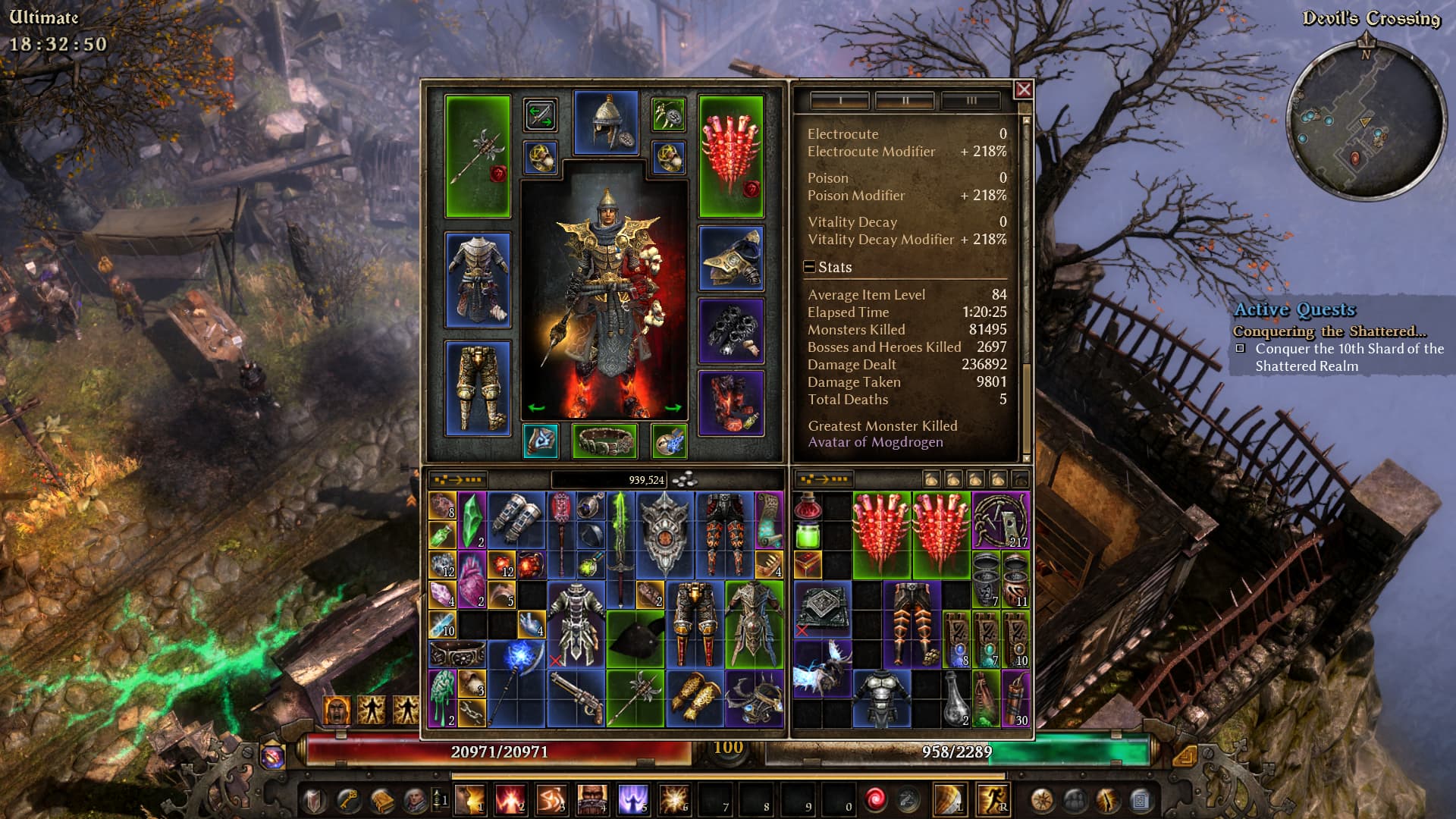Select the red health potion in bag
The image size is (1456, 819).
(808, 507)
